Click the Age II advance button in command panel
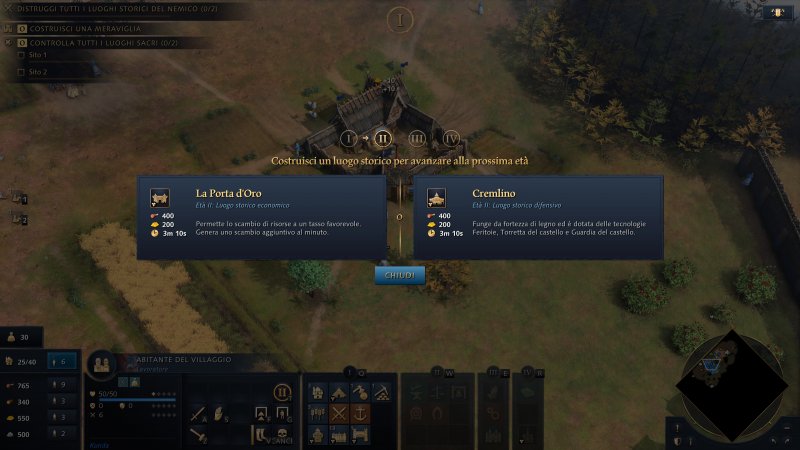The image size is (800, 450). point(283,391)
